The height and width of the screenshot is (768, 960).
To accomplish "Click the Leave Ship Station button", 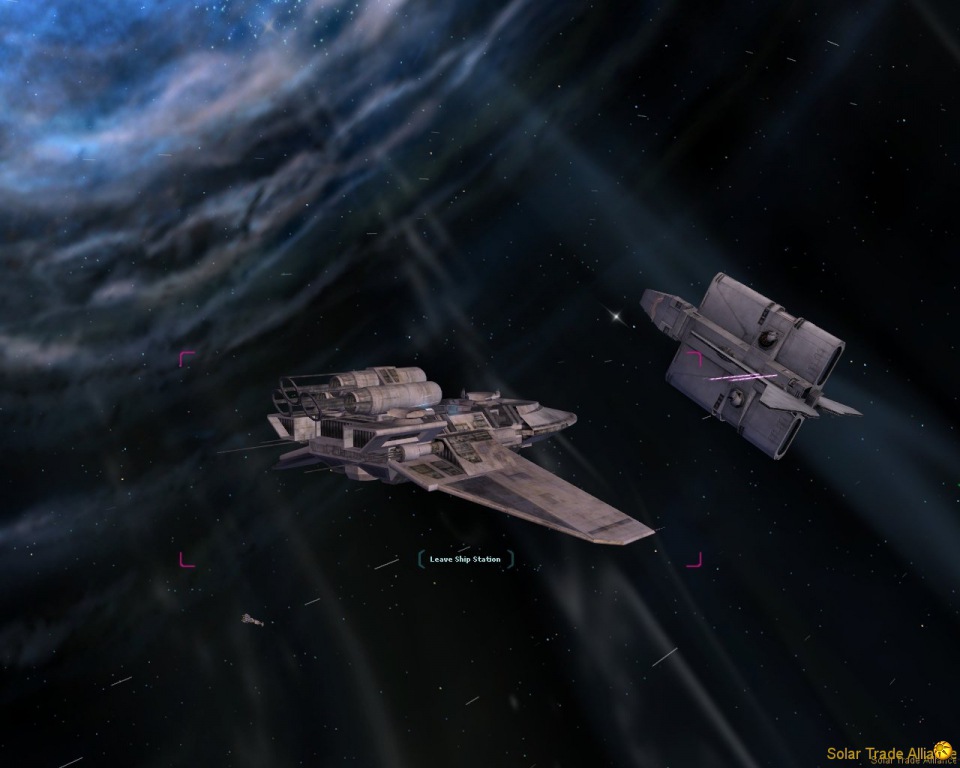I will pyautogui.click(x=465, y=559).
